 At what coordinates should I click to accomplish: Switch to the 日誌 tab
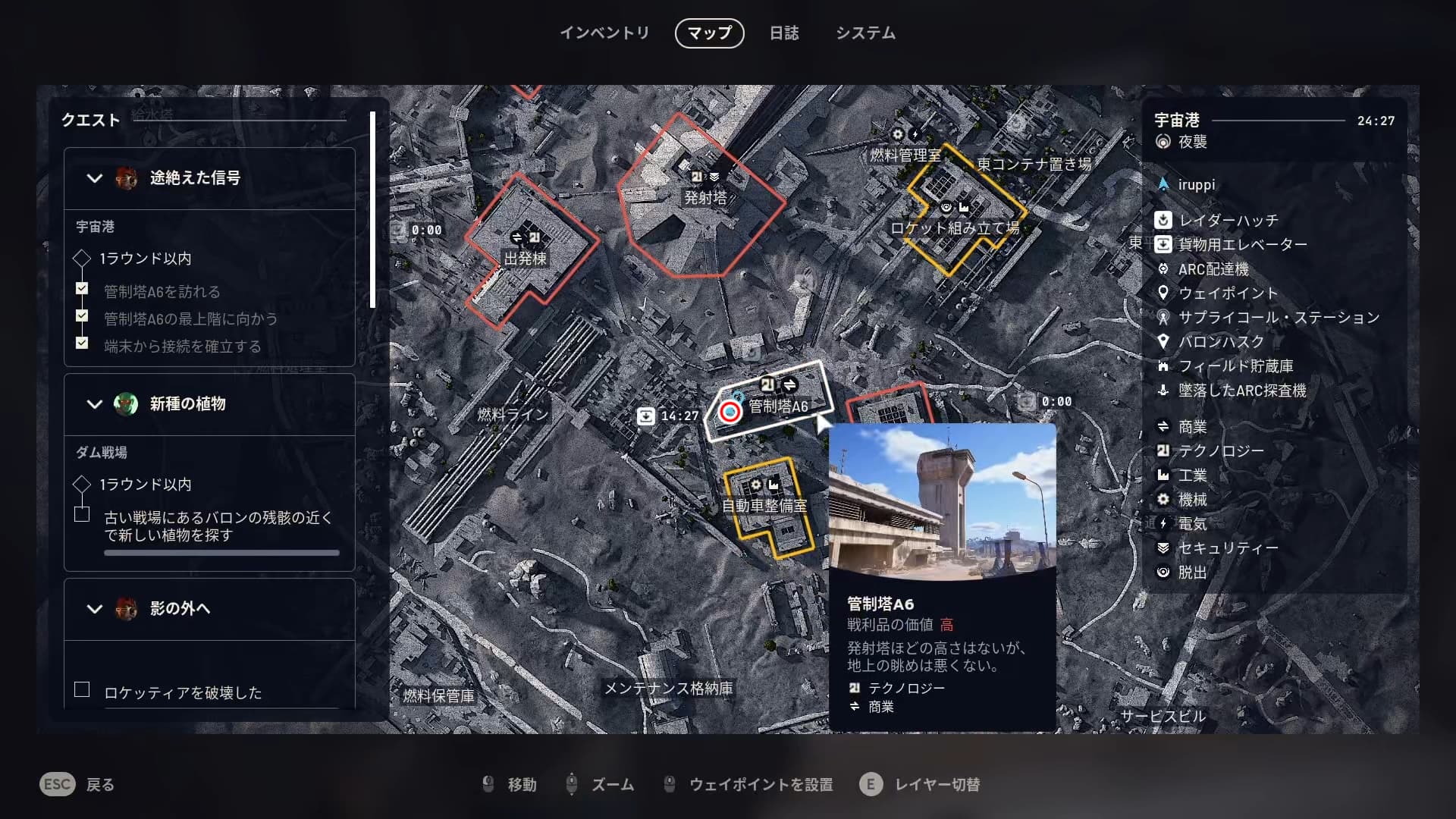(x=783, y=33)
